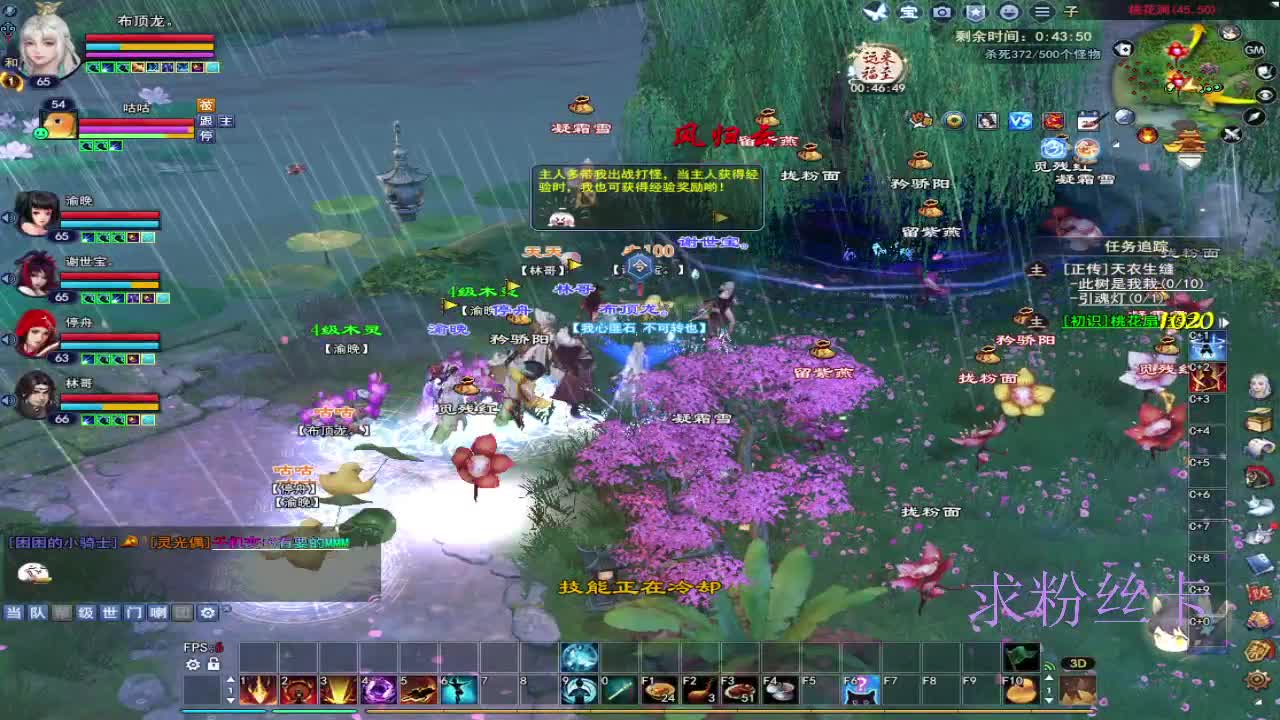Switch to the 世 world chat tab
The width and height of the screenshot is (1280, 720).
coord(108,612)
